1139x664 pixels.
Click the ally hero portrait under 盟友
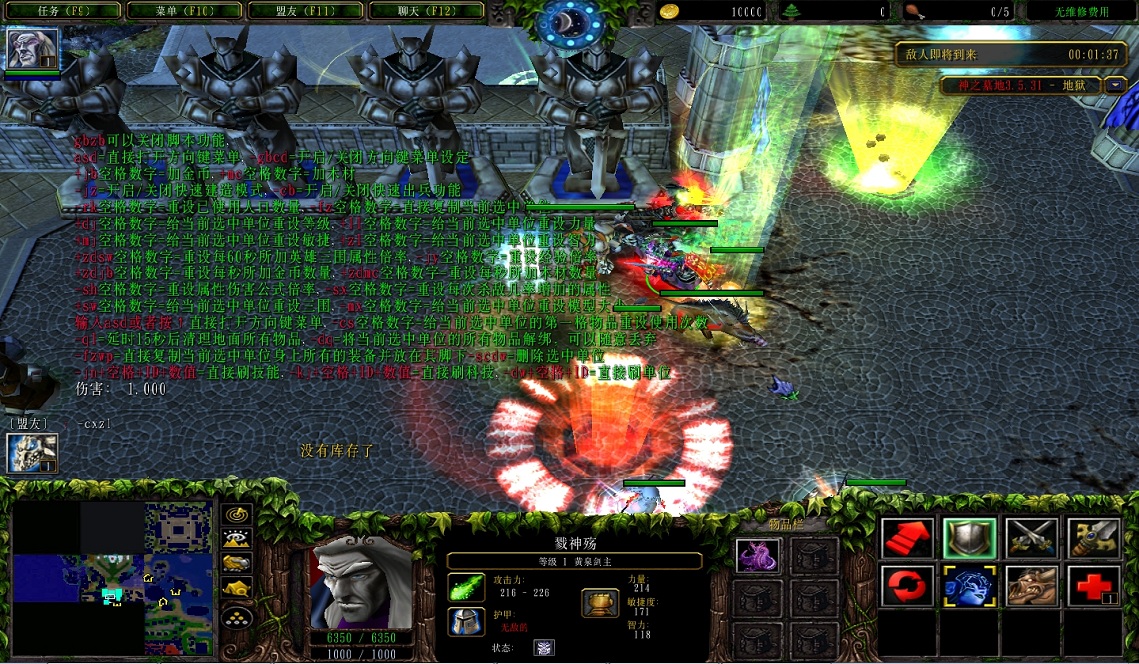32,453
